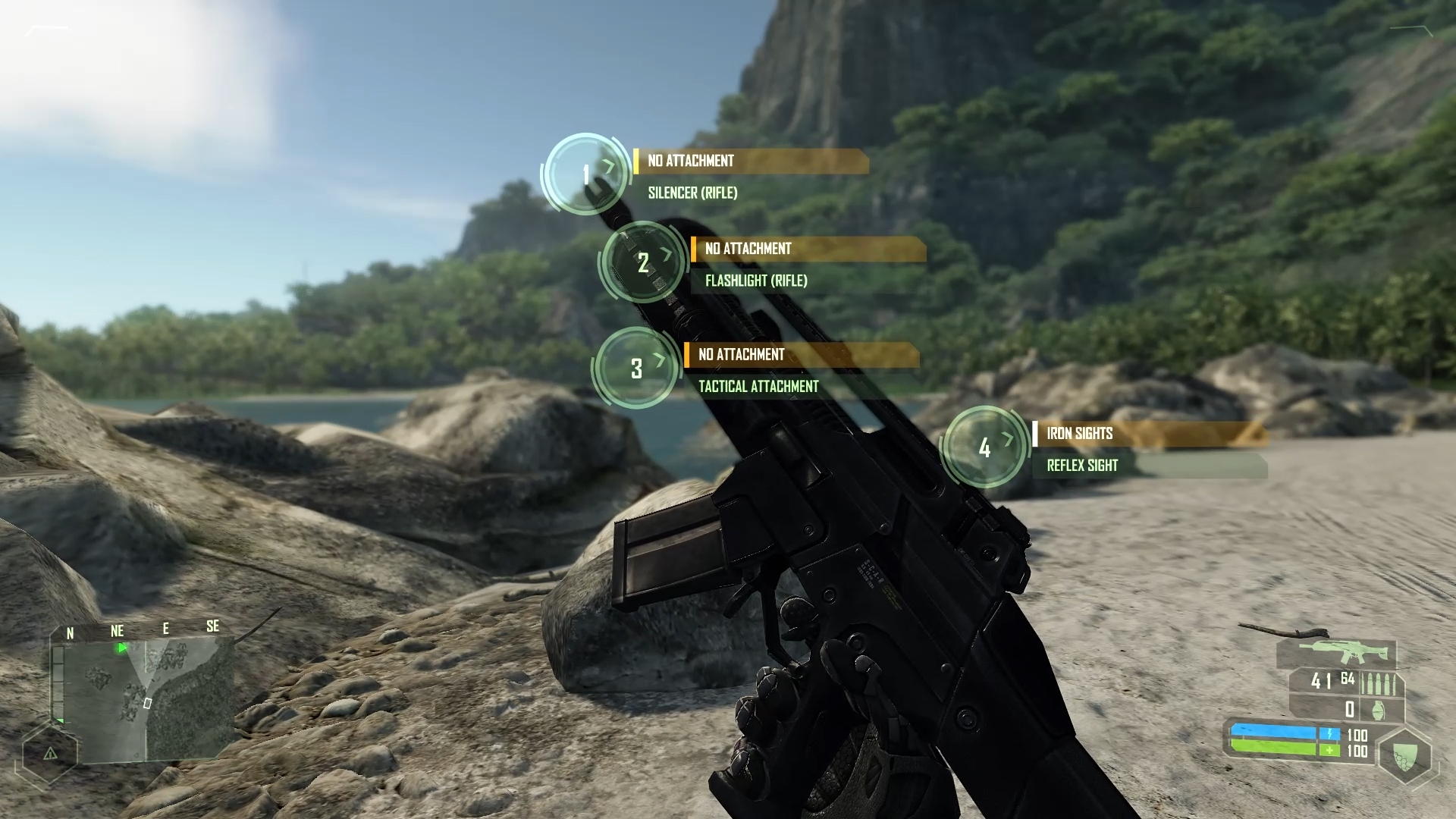Select the Silencer (Rifle) attachment
Screen dimensions: 1456x819
pyautogui.click(x=692, y=193)
